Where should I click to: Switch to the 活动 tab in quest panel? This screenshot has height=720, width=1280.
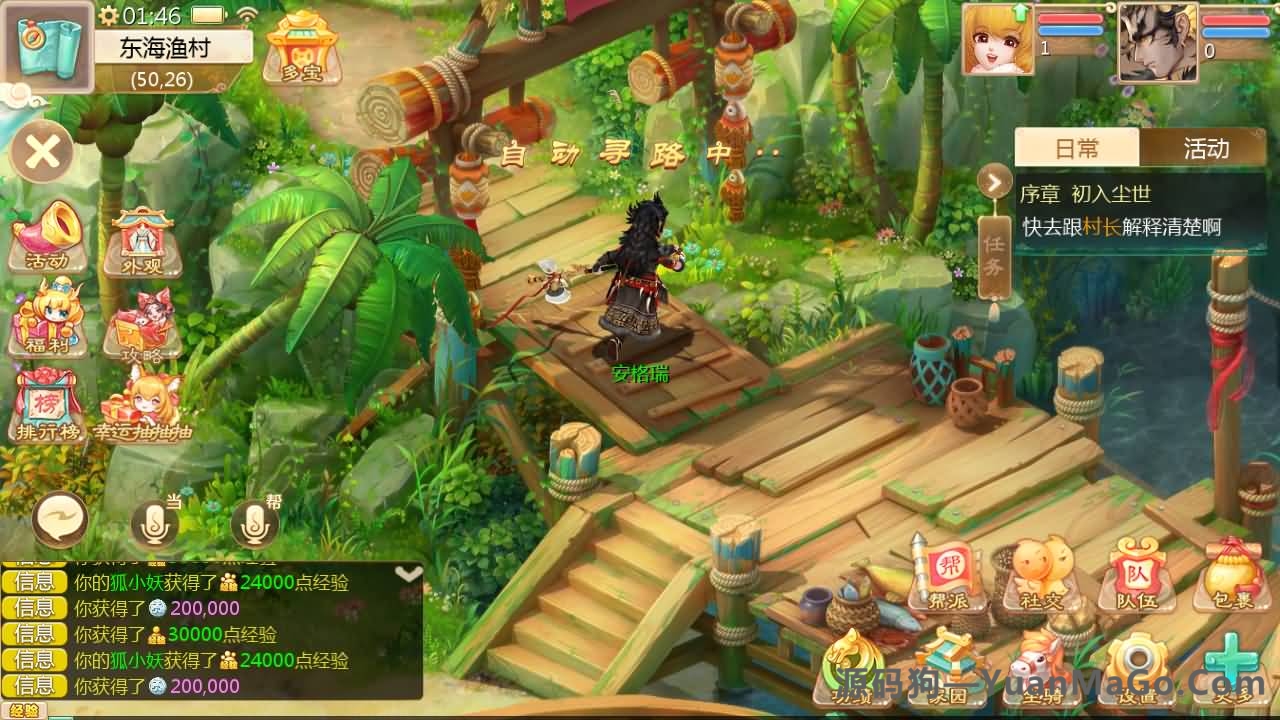[1205, 148]
